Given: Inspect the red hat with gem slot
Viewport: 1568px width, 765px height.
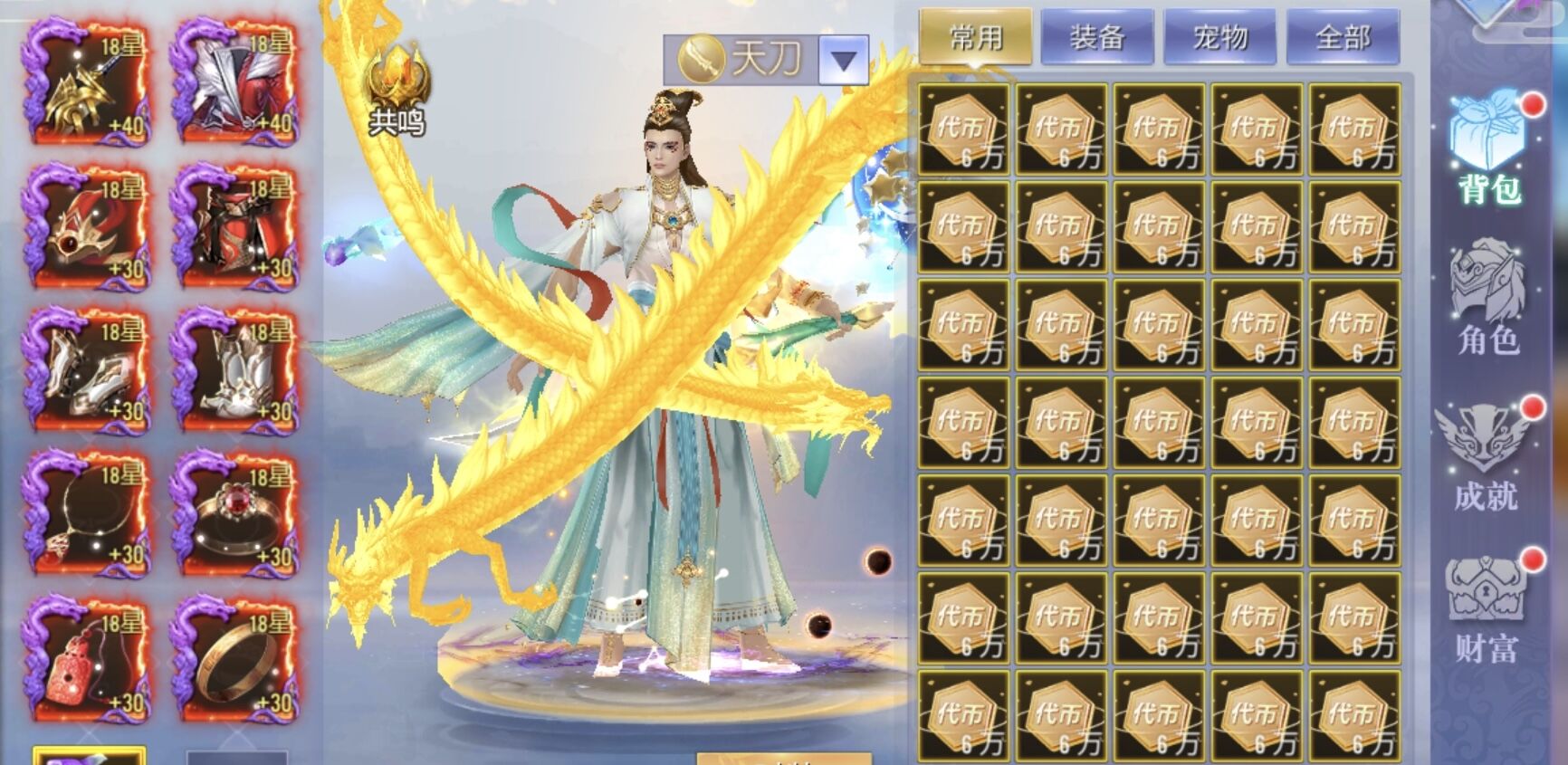Looking at the screenshot, I should [x=87, y=226].
